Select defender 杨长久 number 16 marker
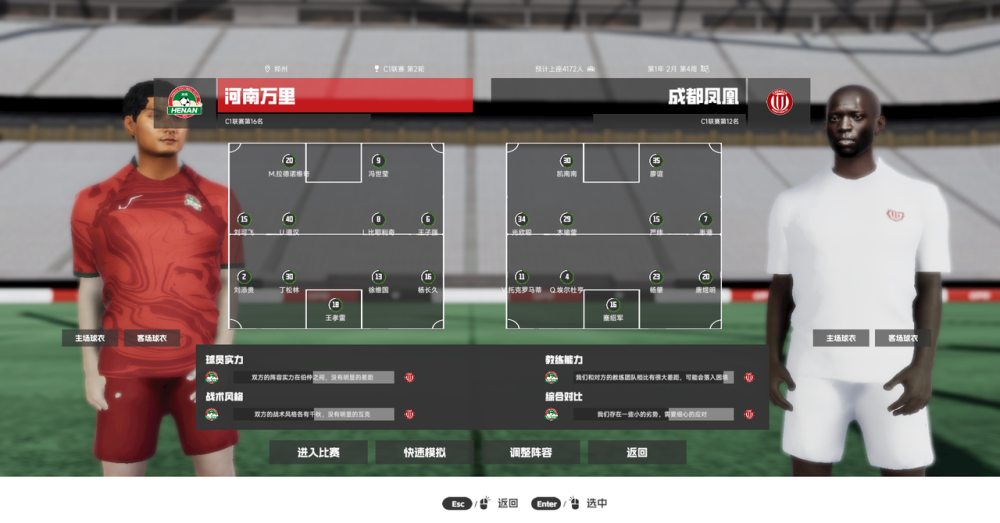Image resolution: width=1000 pixels, height=523 pixels. 427,277
